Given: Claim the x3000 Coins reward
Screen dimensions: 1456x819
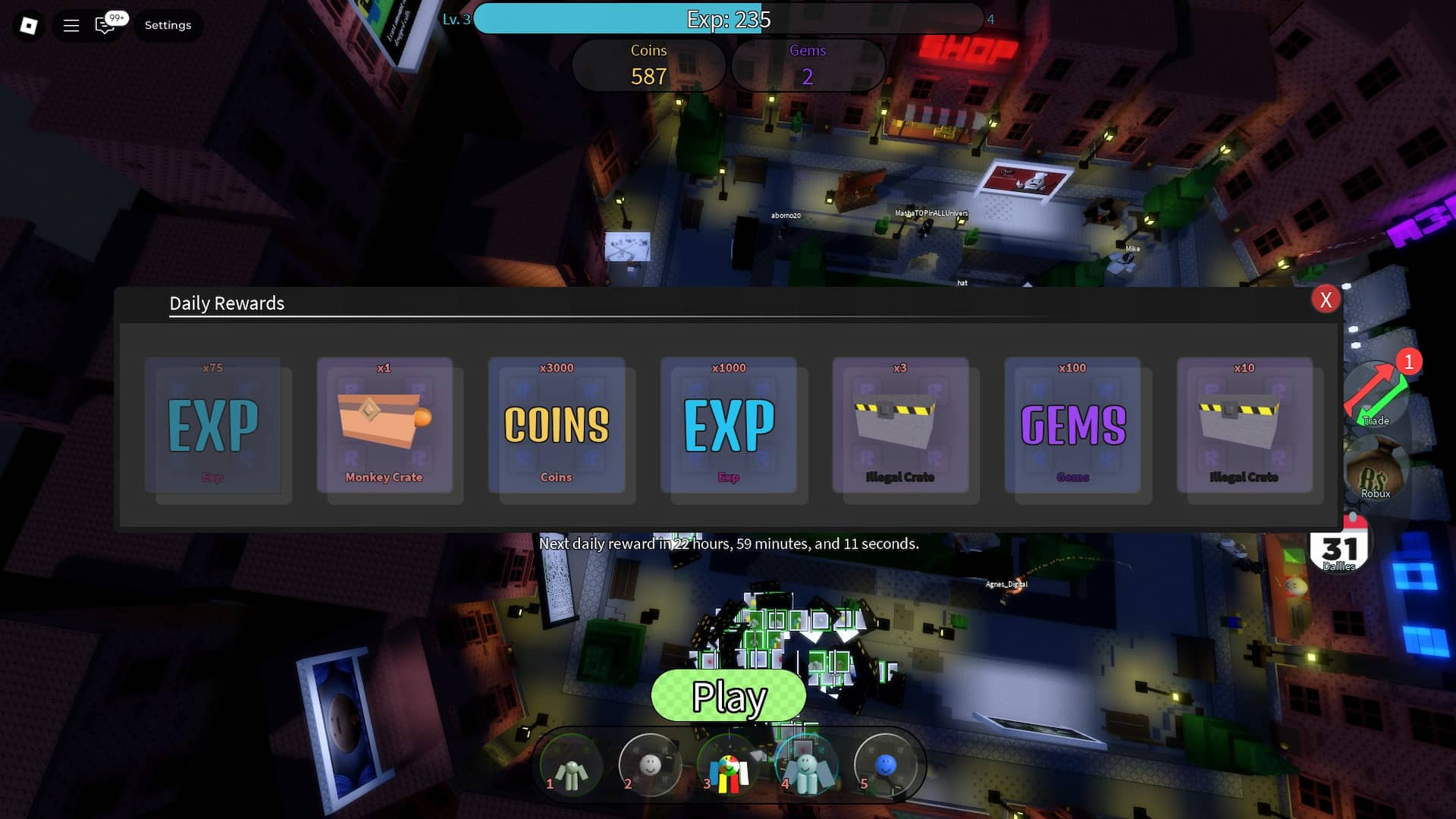Looking at the screenshot, I should coord(557,428).
